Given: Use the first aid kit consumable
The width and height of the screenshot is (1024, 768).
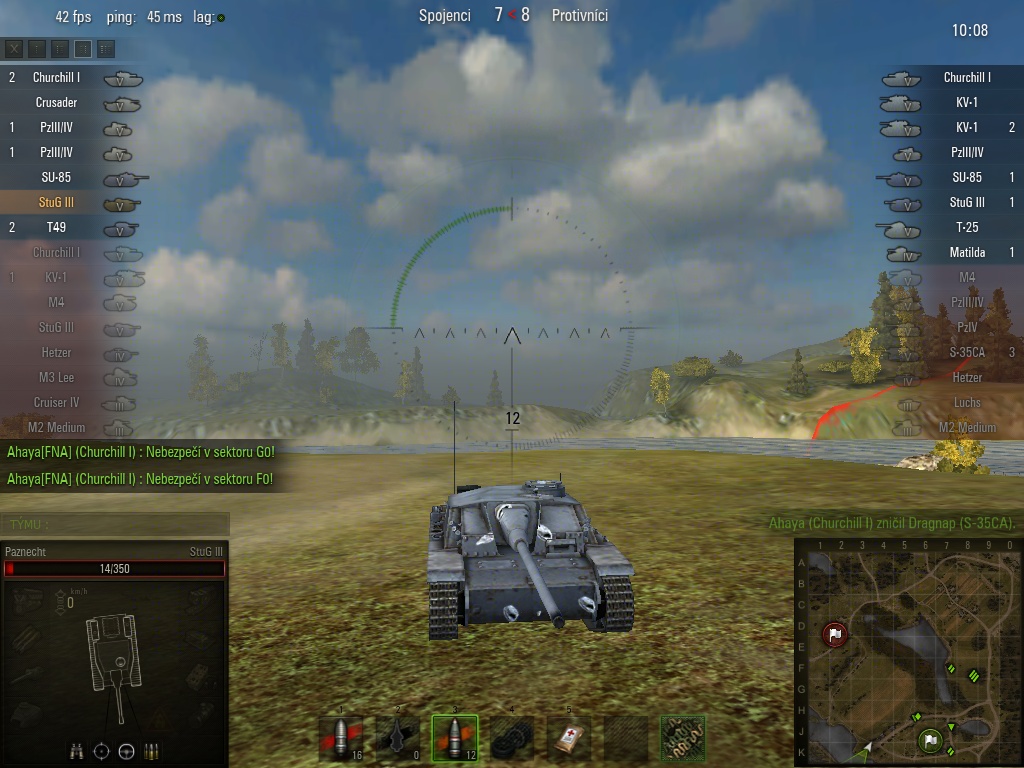Looking at the screenshot, I should (x=569, y=739).
